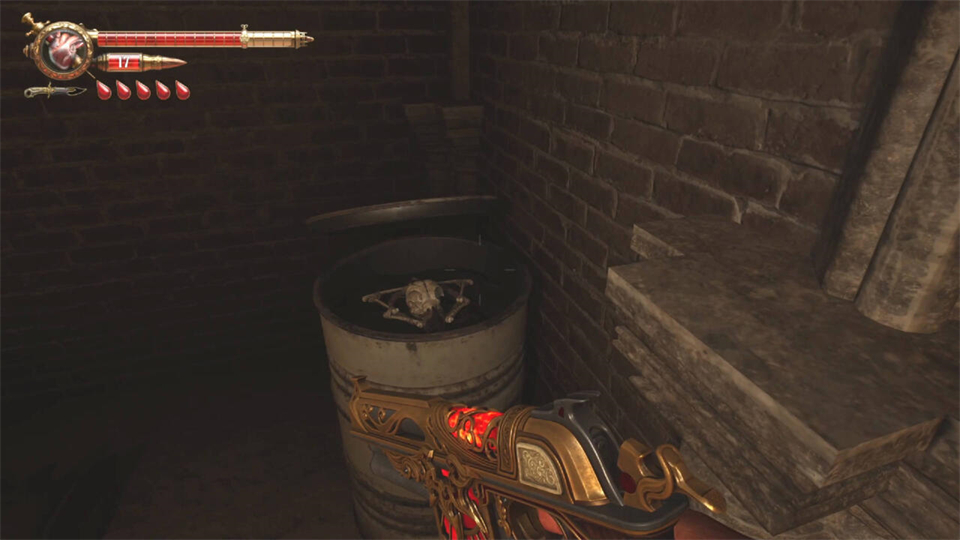The image size is (960, 540).
Task: Select the throwing dagger icon
Action: (55, 91)
